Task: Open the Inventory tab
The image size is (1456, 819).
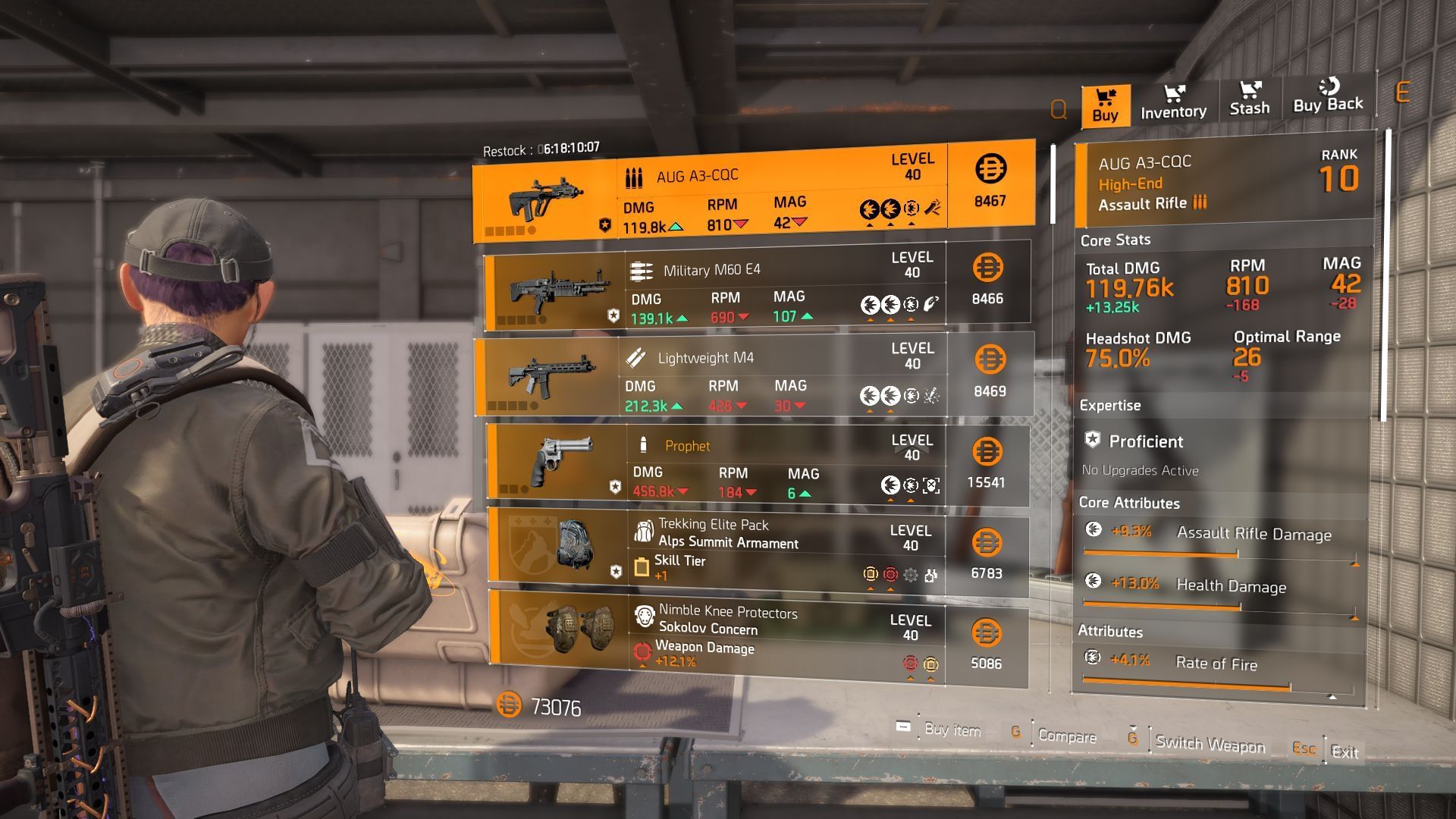Action: pos(1173,102)
